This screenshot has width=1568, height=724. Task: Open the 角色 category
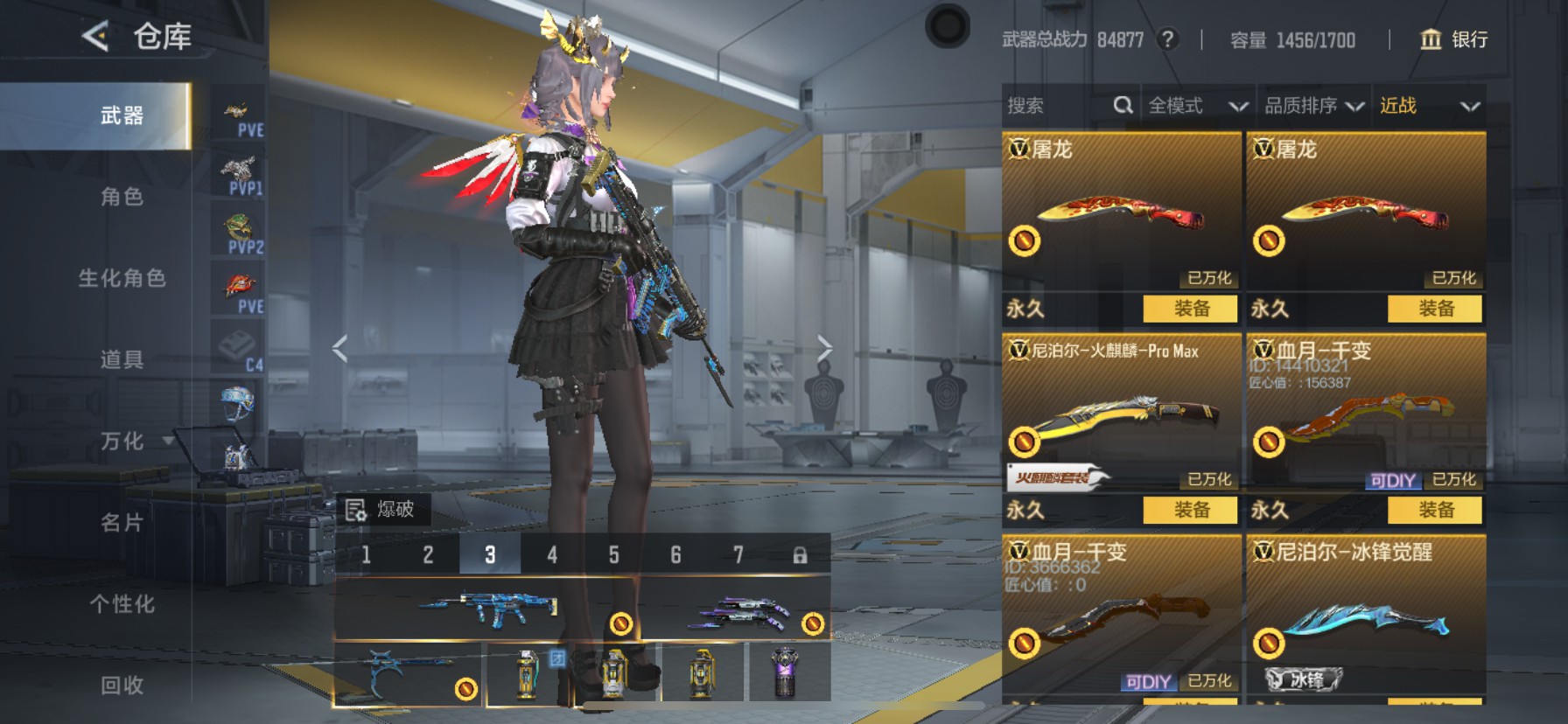click(x=122, y=197)
